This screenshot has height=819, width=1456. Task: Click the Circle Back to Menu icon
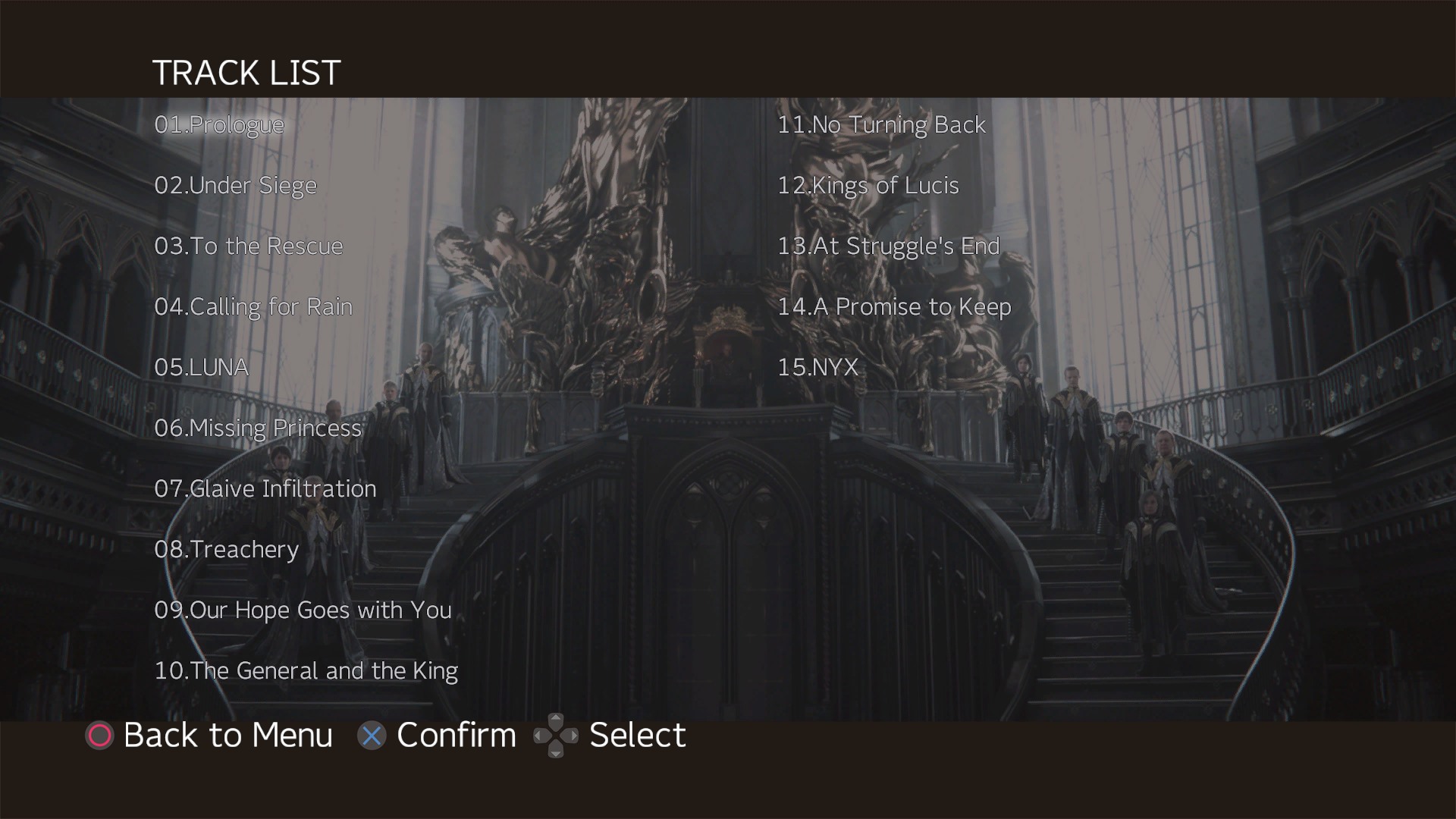coord(99,735)
